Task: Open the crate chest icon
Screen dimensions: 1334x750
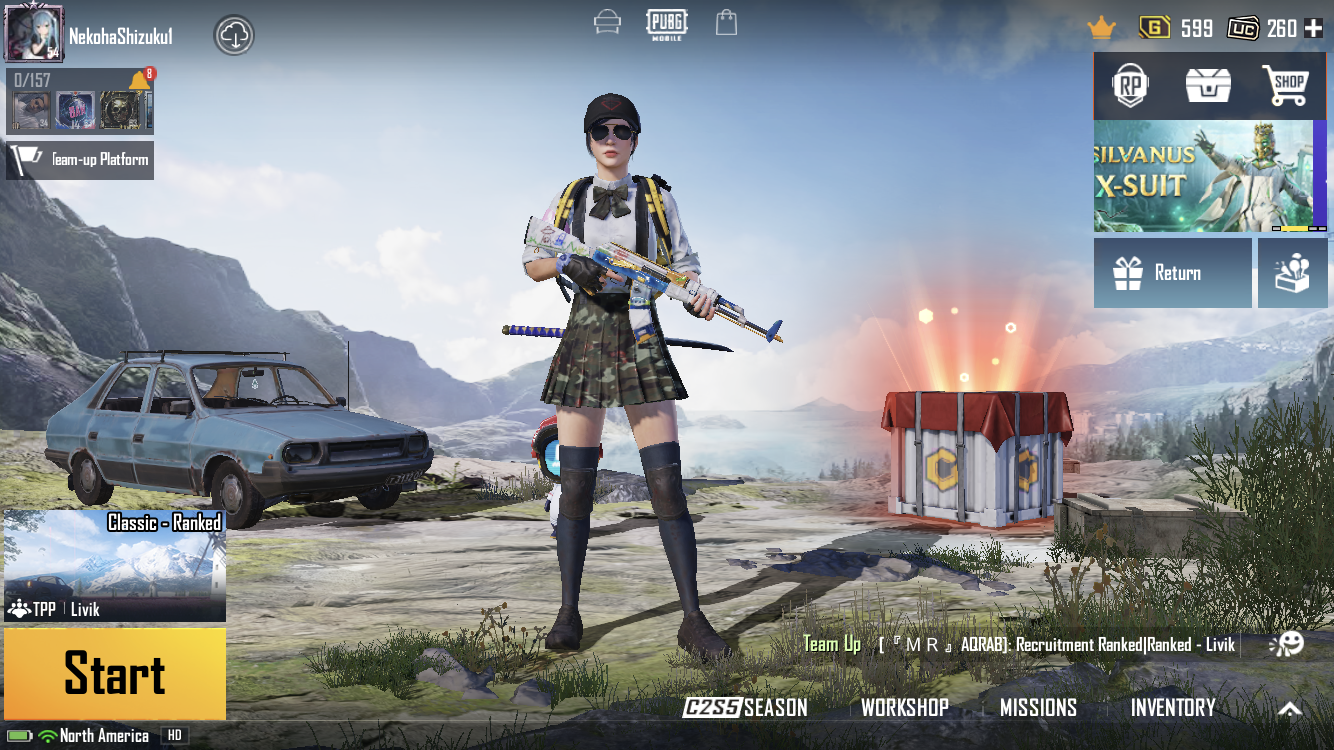Action: point(1208,87)
